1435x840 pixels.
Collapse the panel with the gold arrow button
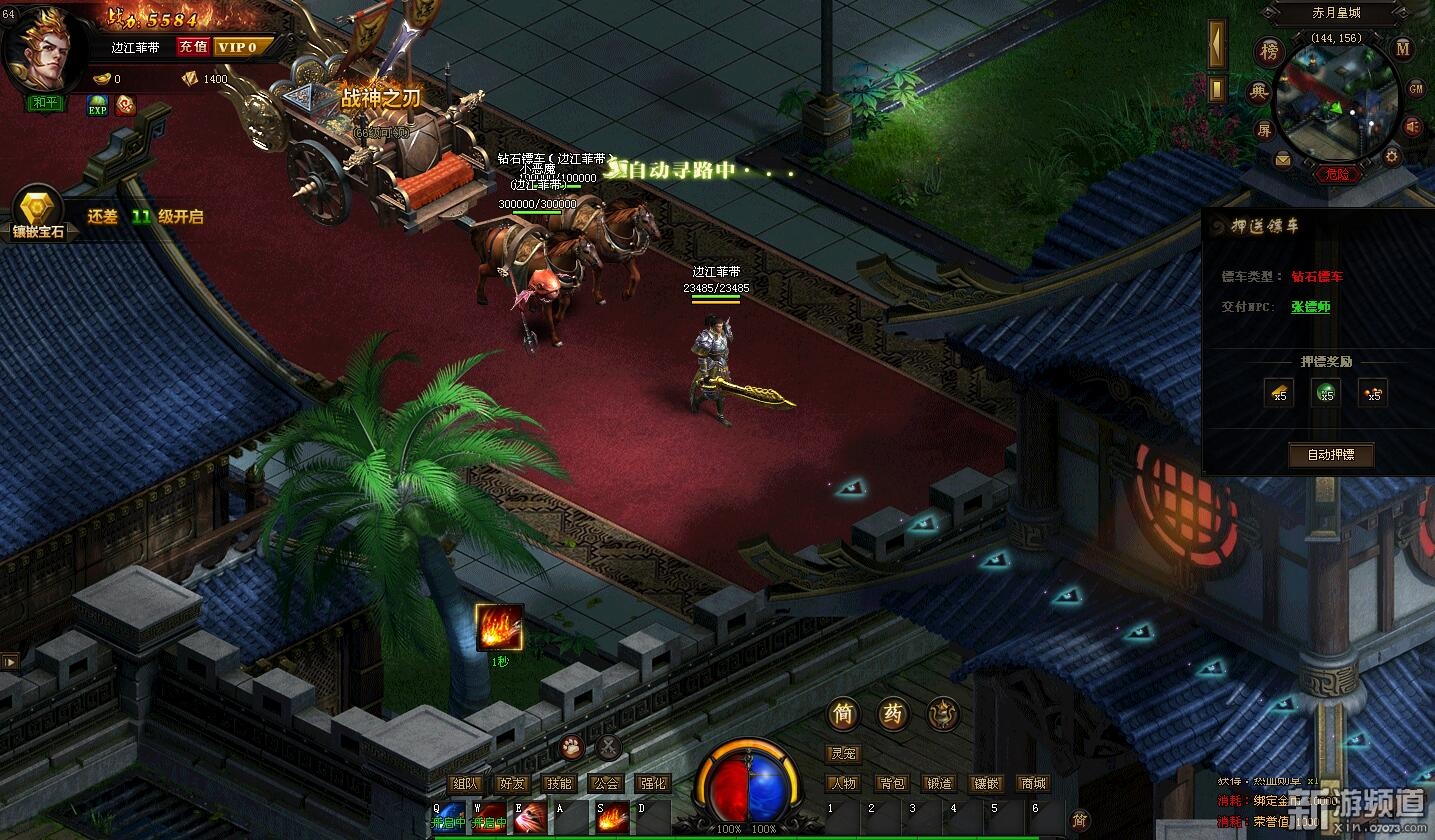pos(1217,45)
